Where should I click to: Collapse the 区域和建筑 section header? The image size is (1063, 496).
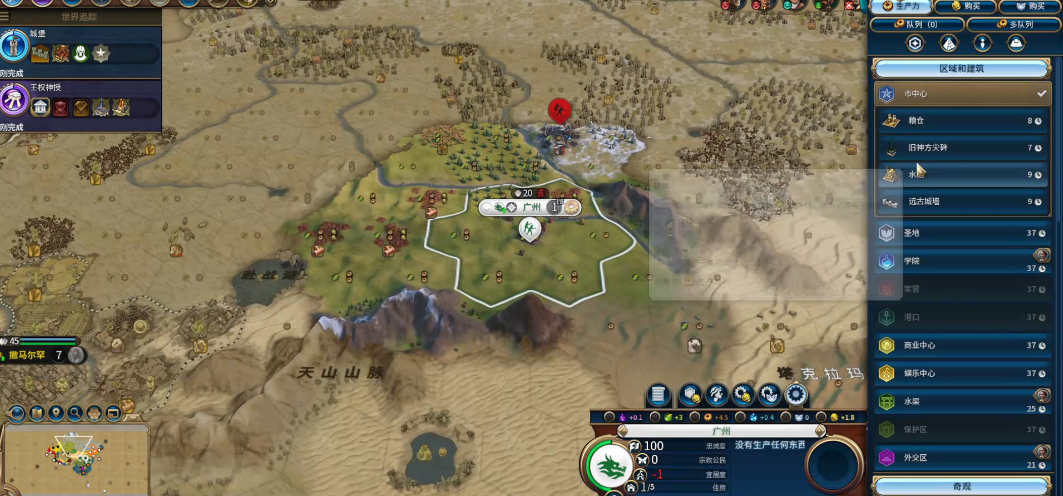click(x=962, y=69)
